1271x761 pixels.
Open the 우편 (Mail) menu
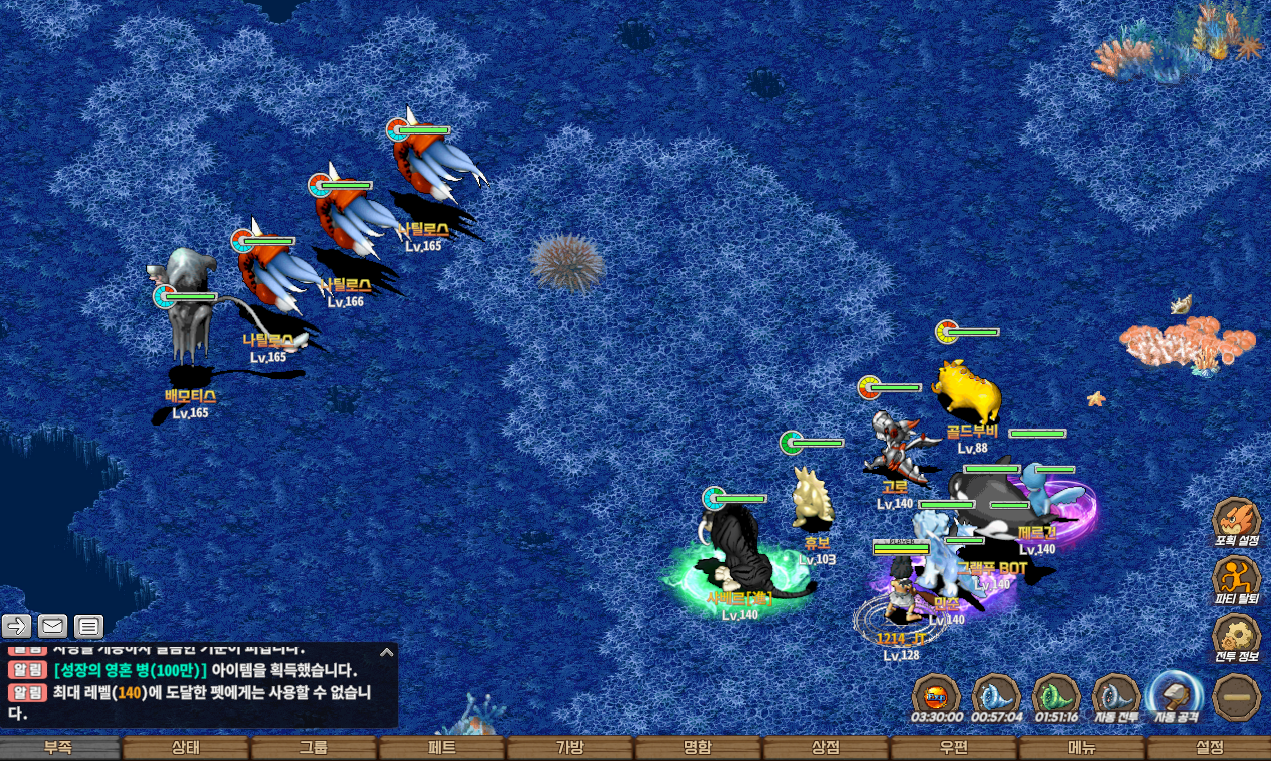coord(954,748)
